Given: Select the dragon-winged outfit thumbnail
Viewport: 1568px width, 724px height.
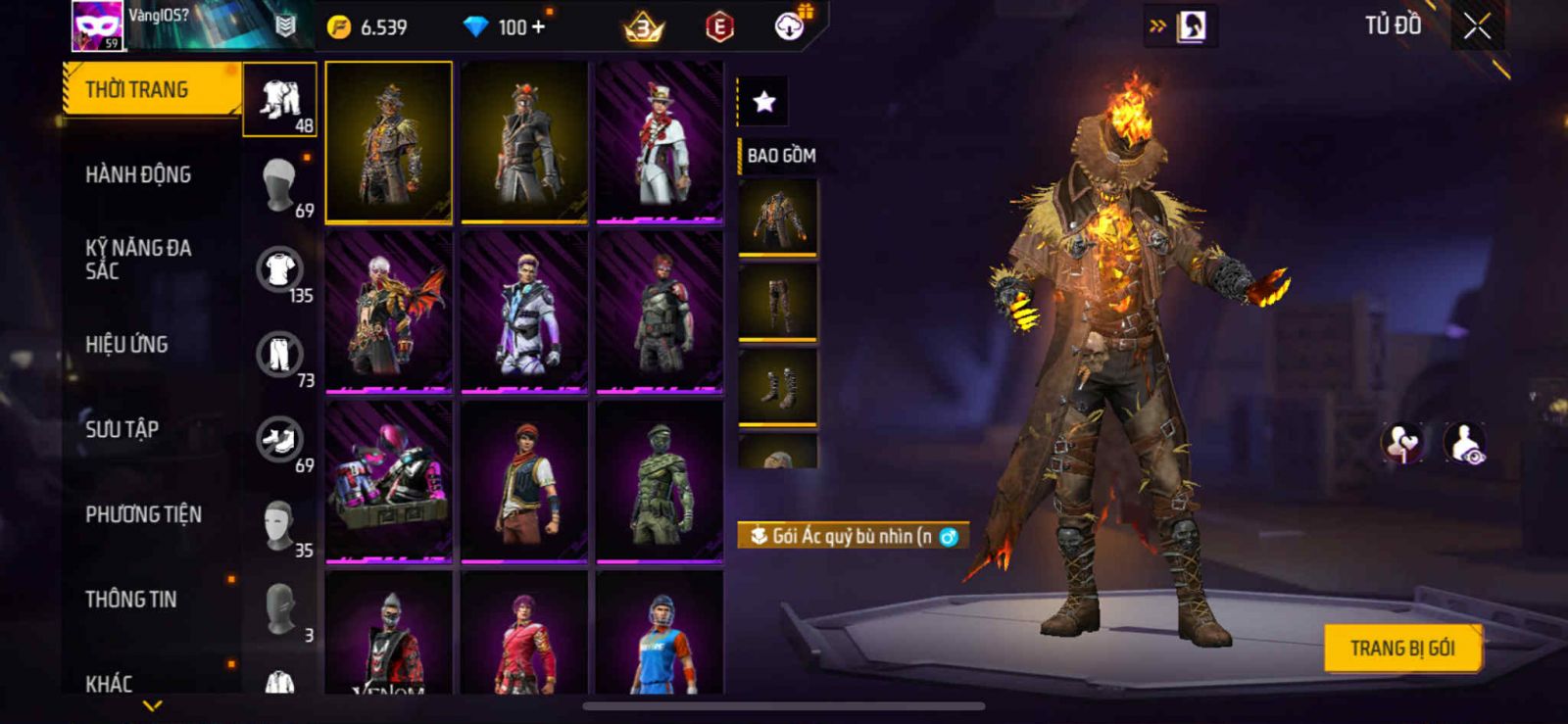Looking at the screenshot, I should click(389, 312).
